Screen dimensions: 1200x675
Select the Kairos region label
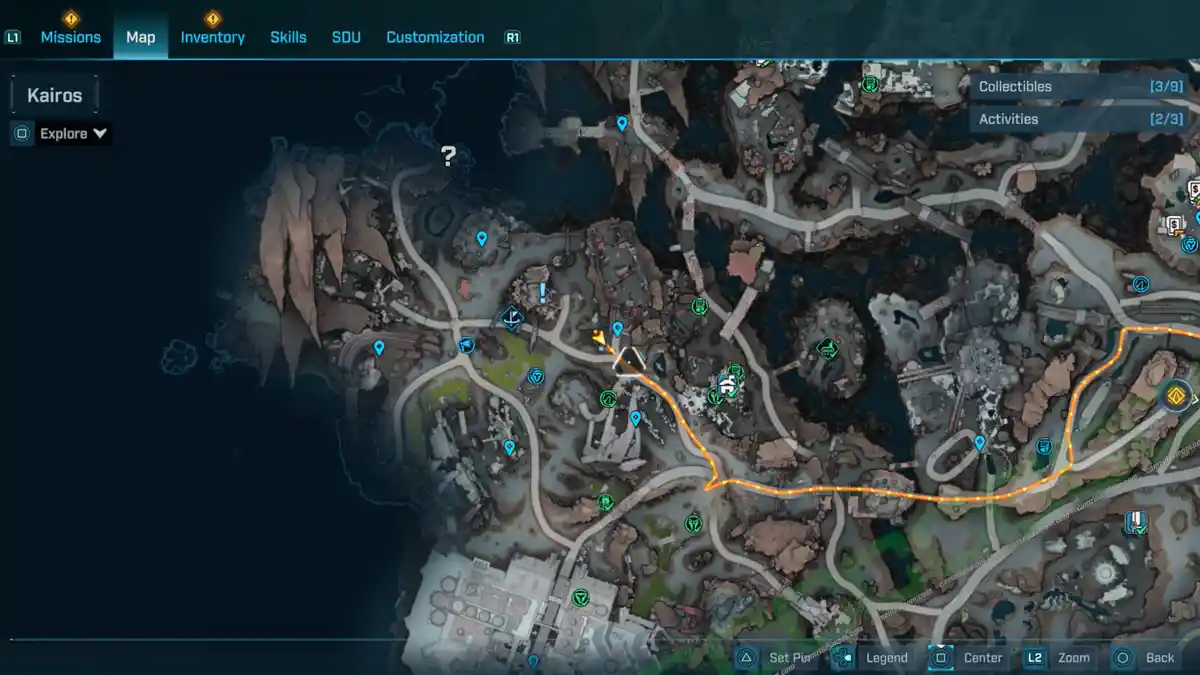(x=55, y=96)
